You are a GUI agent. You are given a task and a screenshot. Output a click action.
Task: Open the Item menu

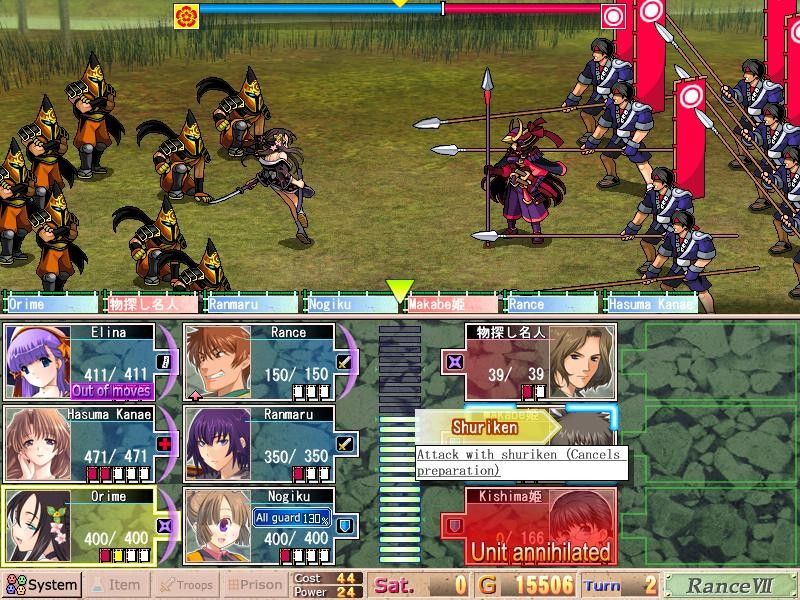[116, 585]
